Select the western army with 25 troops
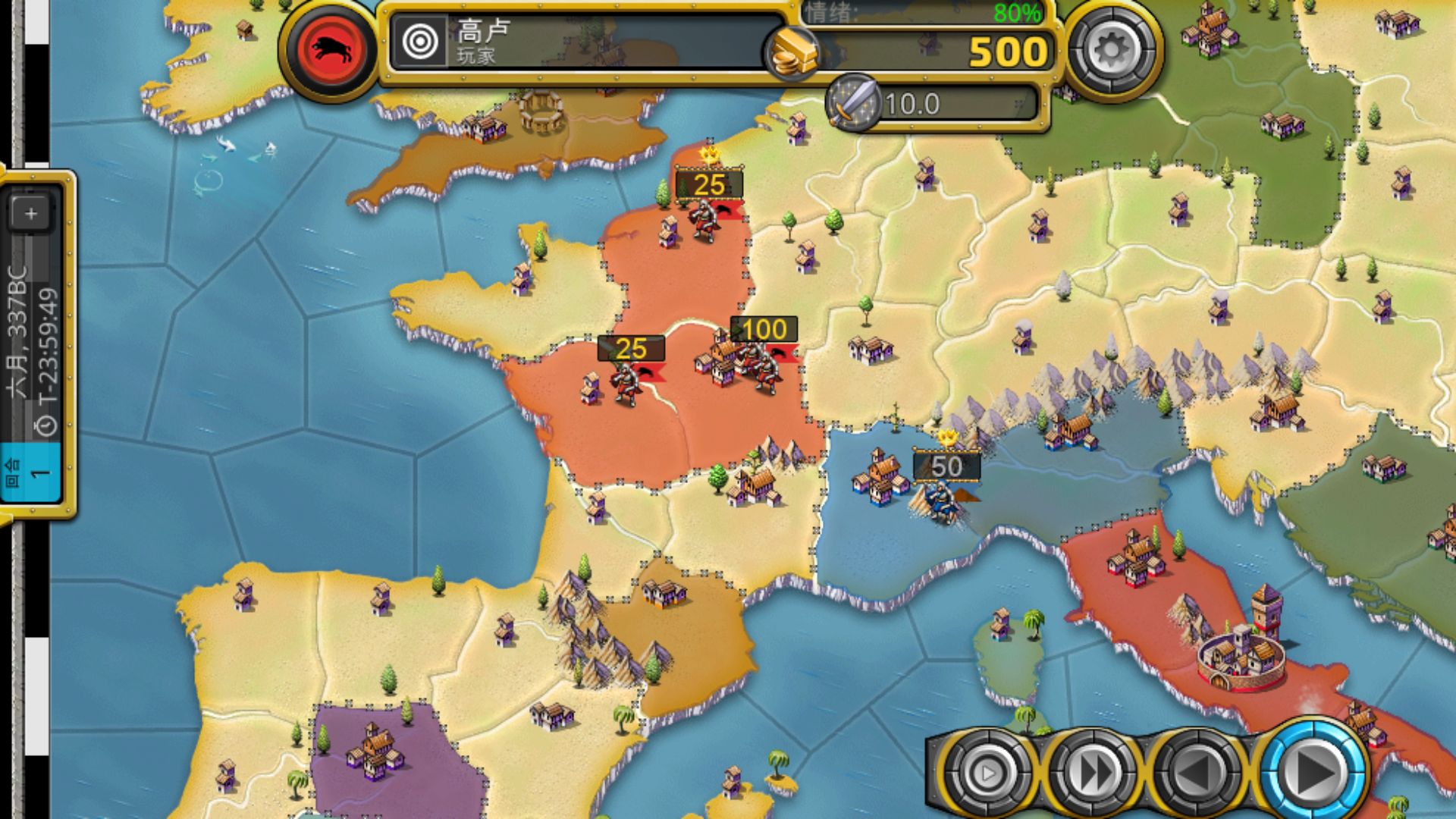Screen dimensions: 1456x819 626,379
